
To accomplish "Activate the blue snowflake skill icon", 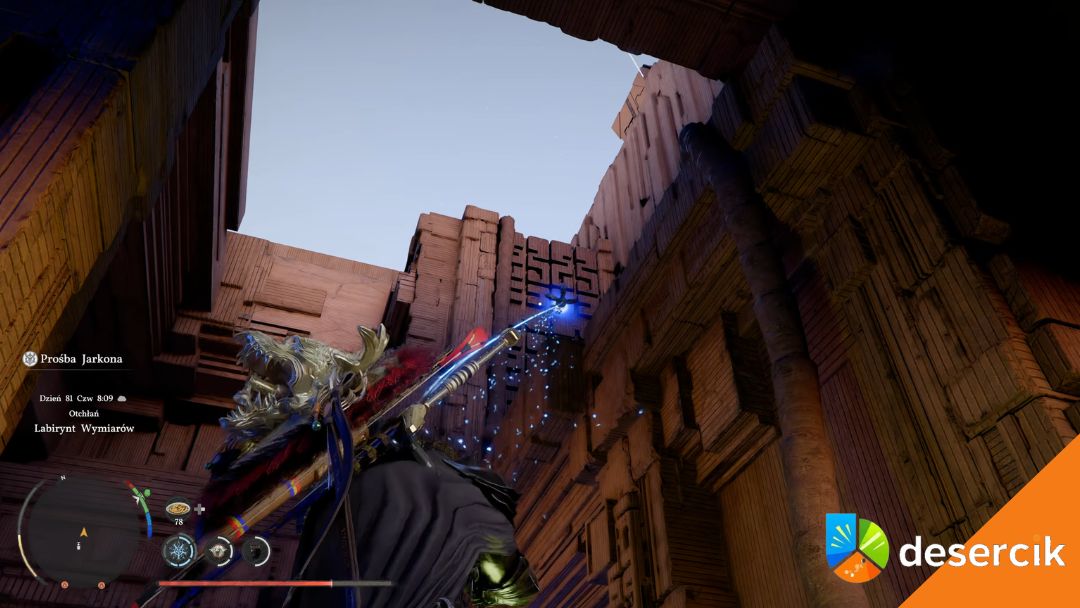I will [181, 551].
